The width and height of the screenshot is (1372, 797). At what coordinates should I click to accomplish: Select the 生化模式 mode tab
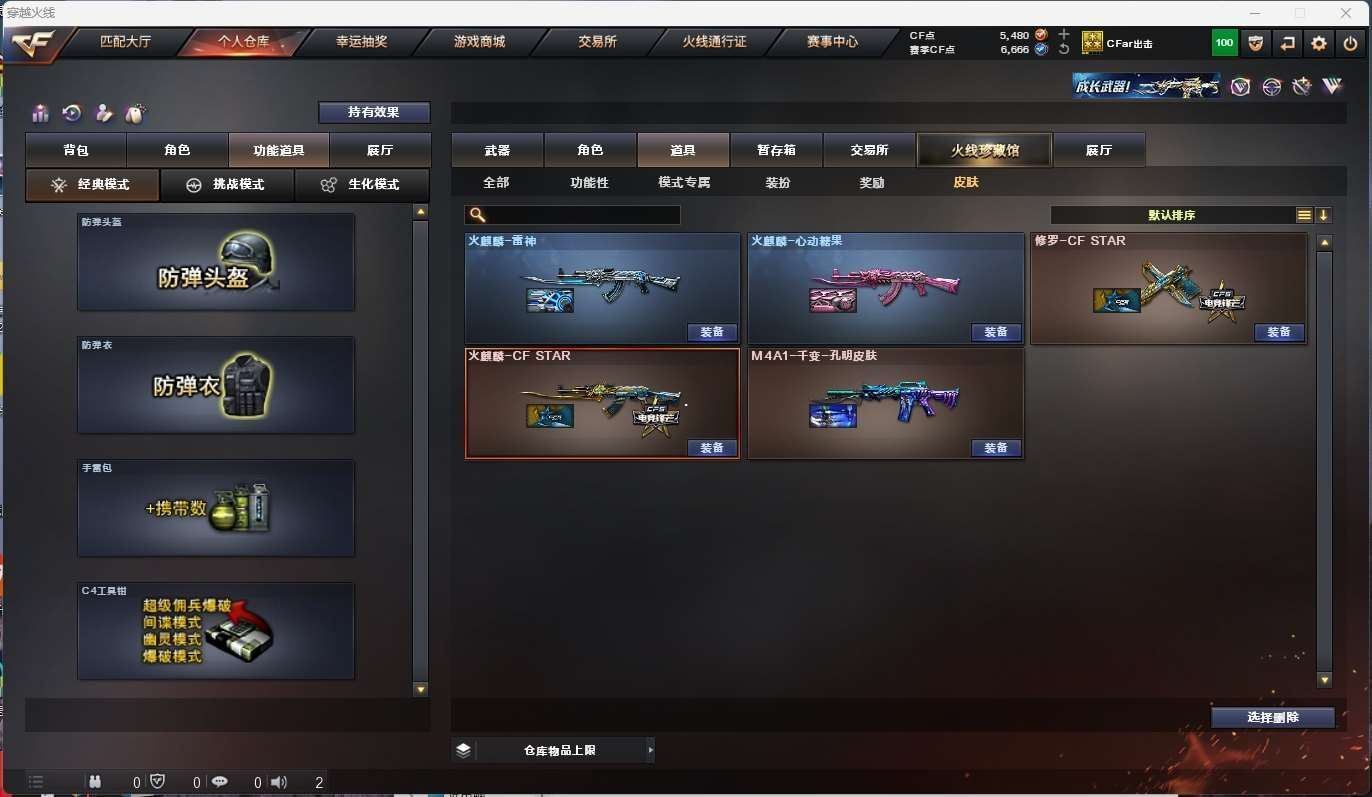pos(361,185)
